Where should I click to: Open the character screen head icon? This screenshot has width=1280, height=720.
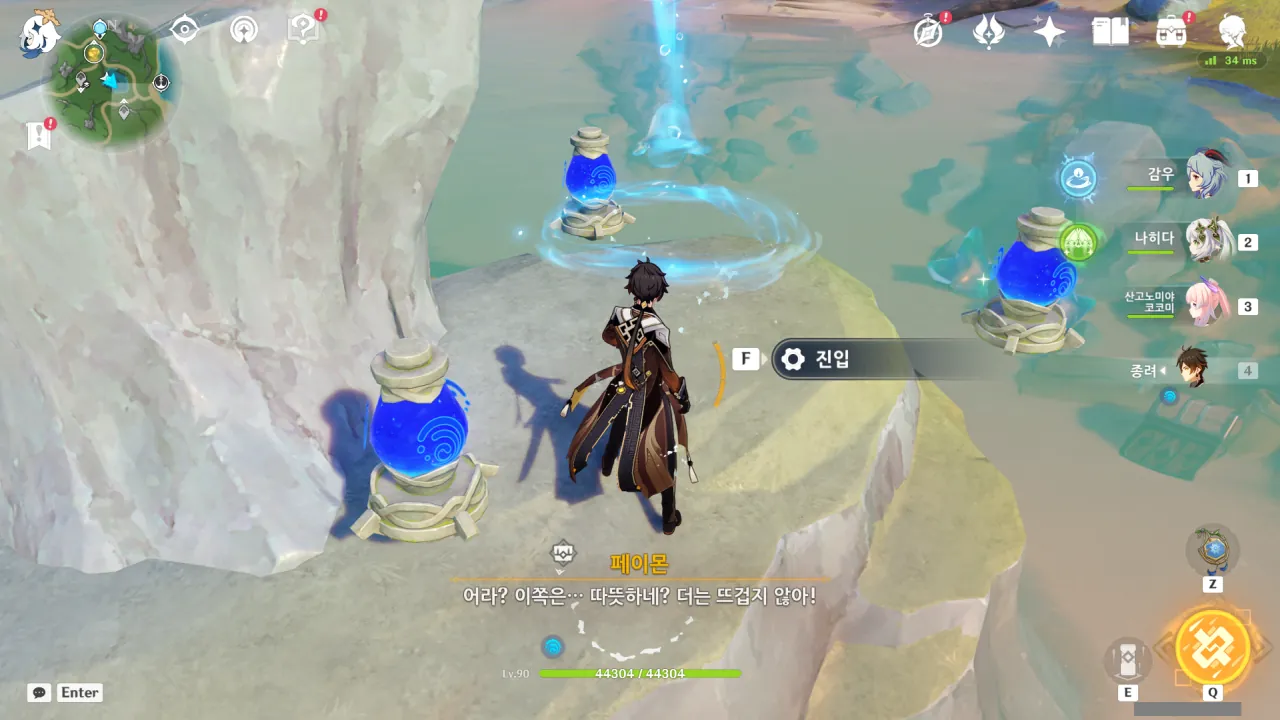coord(1232,32)
